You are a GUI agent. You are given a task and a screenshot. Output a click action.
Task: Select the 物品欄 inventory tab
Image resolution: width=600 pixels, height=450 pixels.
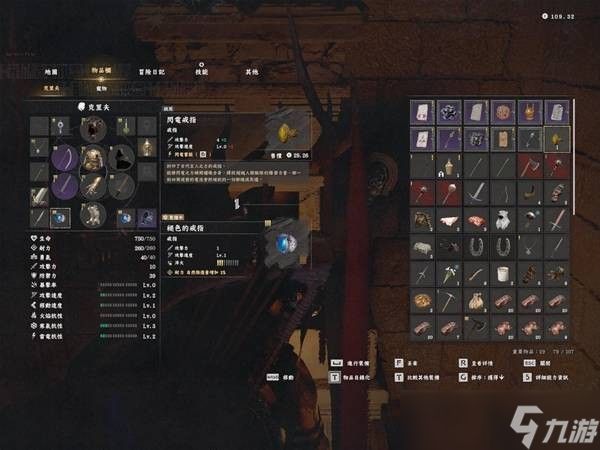(102, 72)
